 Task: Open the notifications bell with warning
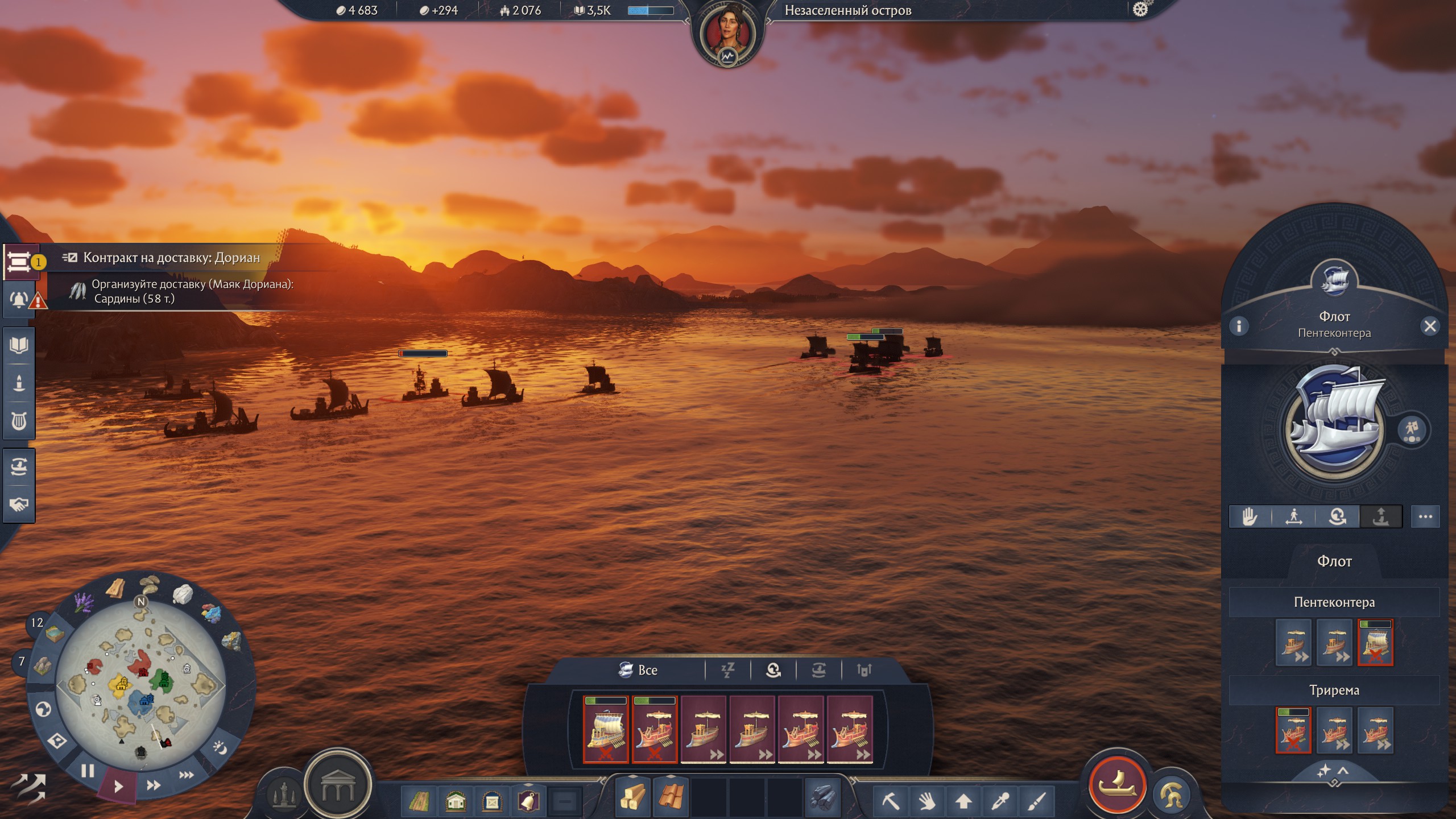[20, 299]
